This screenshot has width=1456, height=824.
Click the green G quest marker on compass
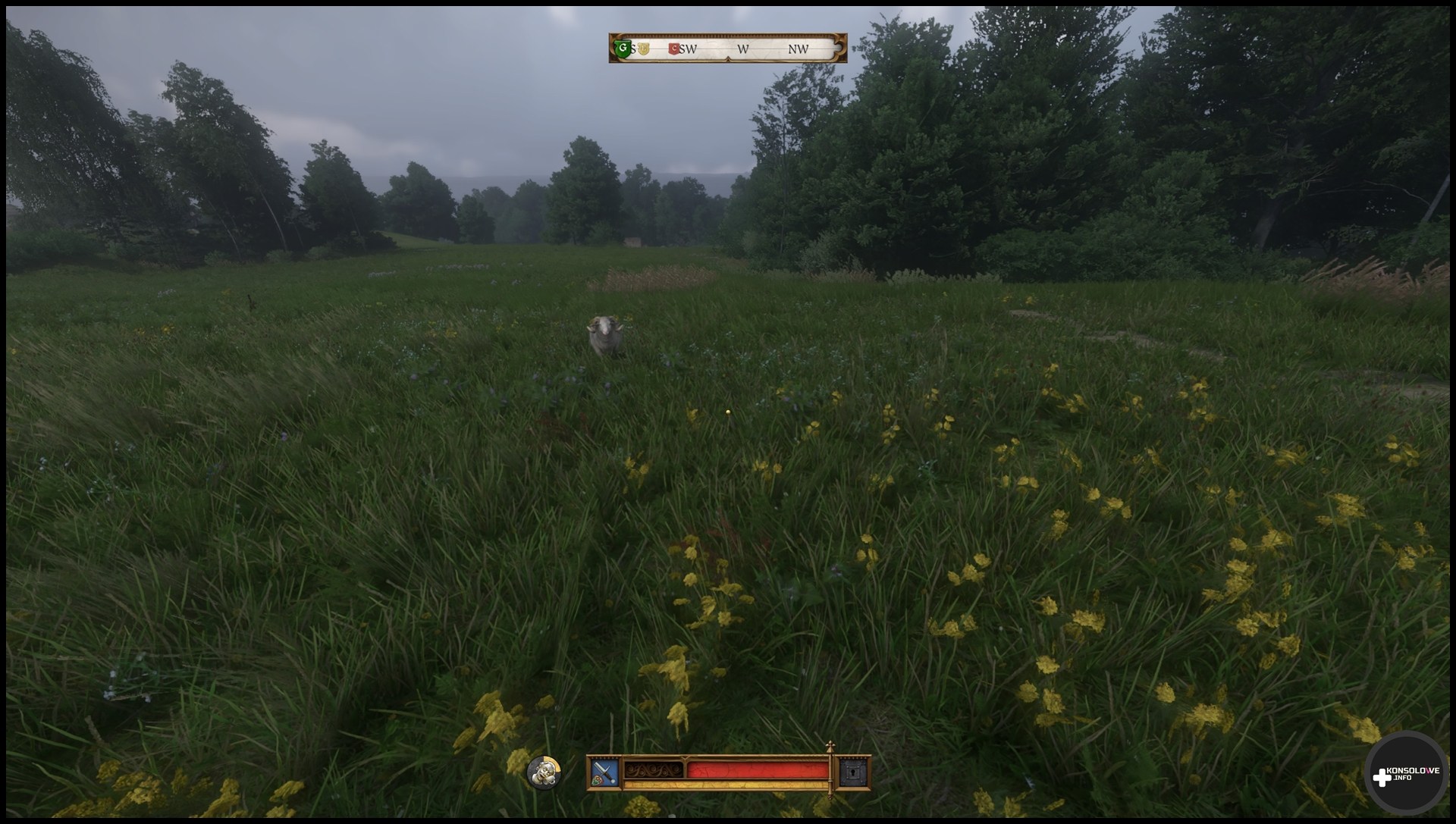pyautogui.click(x=623, y=49)
